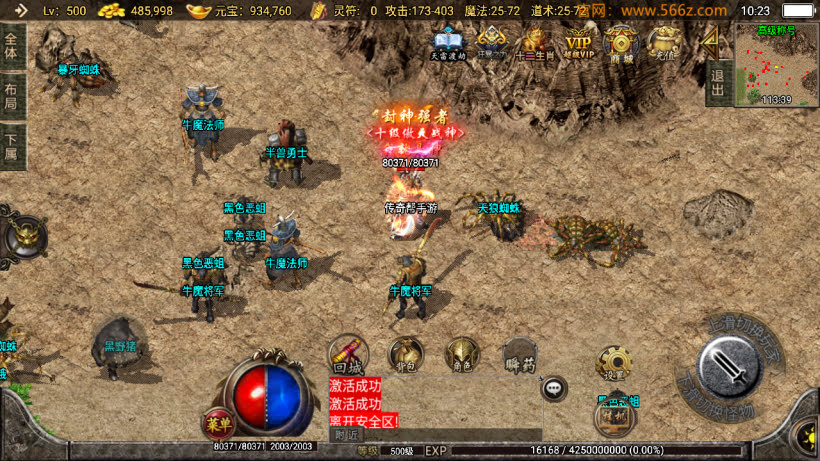Select the 全体 tab
This screenshot has width=820, height=461.
(11, 47)
